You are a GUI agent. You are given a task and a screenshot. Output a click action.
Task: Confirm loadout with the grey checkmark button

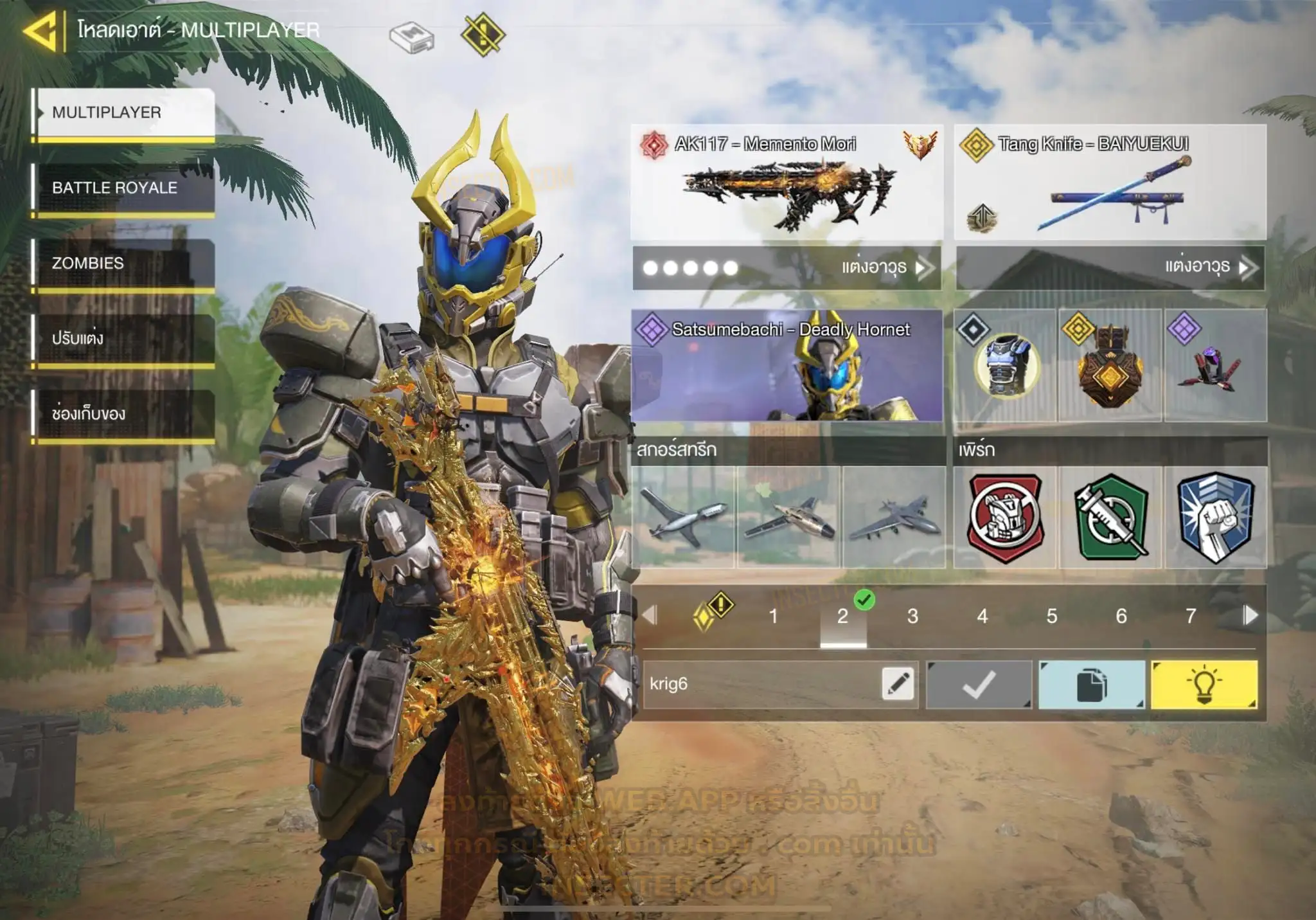[979, 685]
